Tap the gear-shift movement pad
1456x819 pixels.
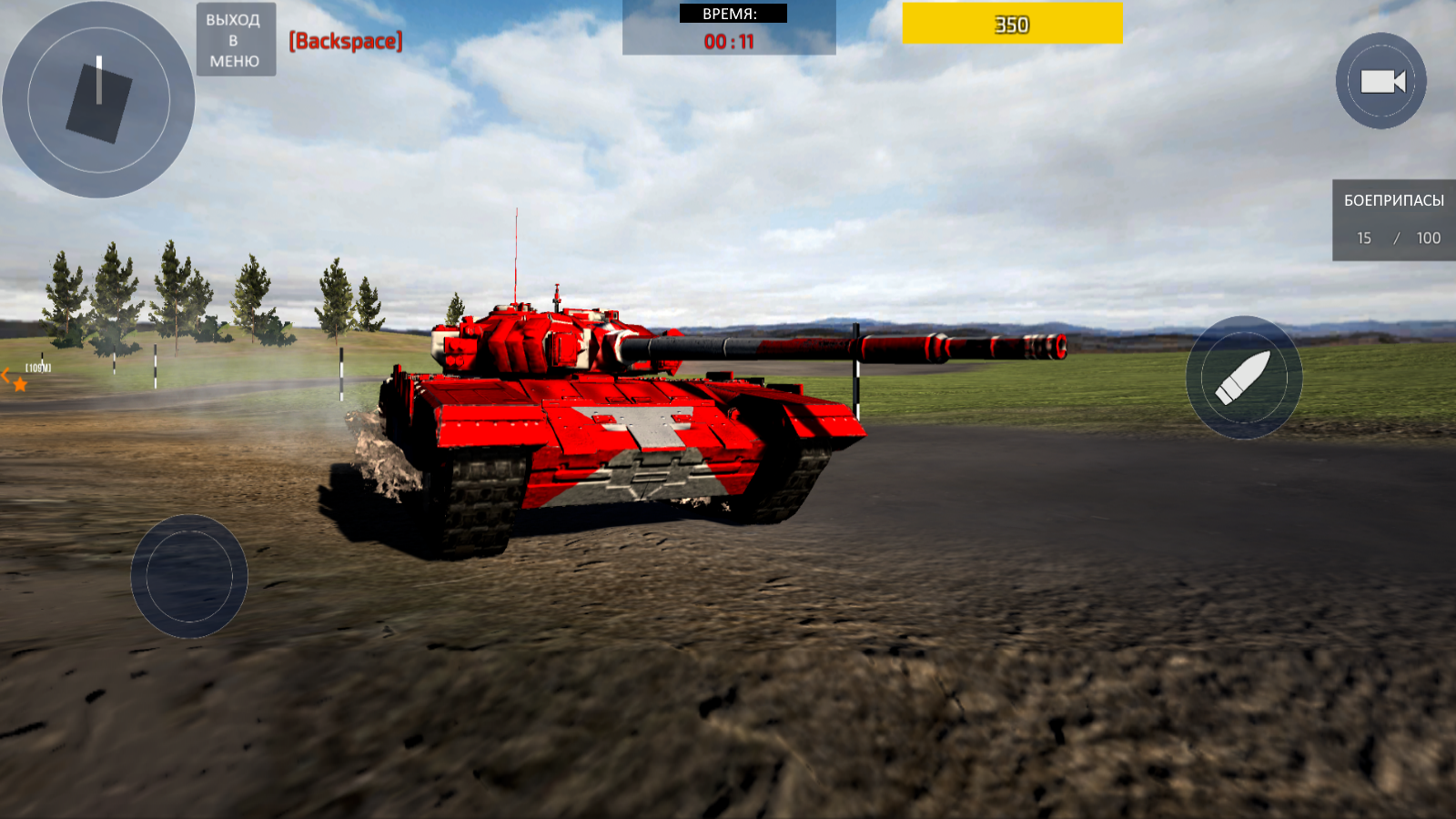(100, 100)
